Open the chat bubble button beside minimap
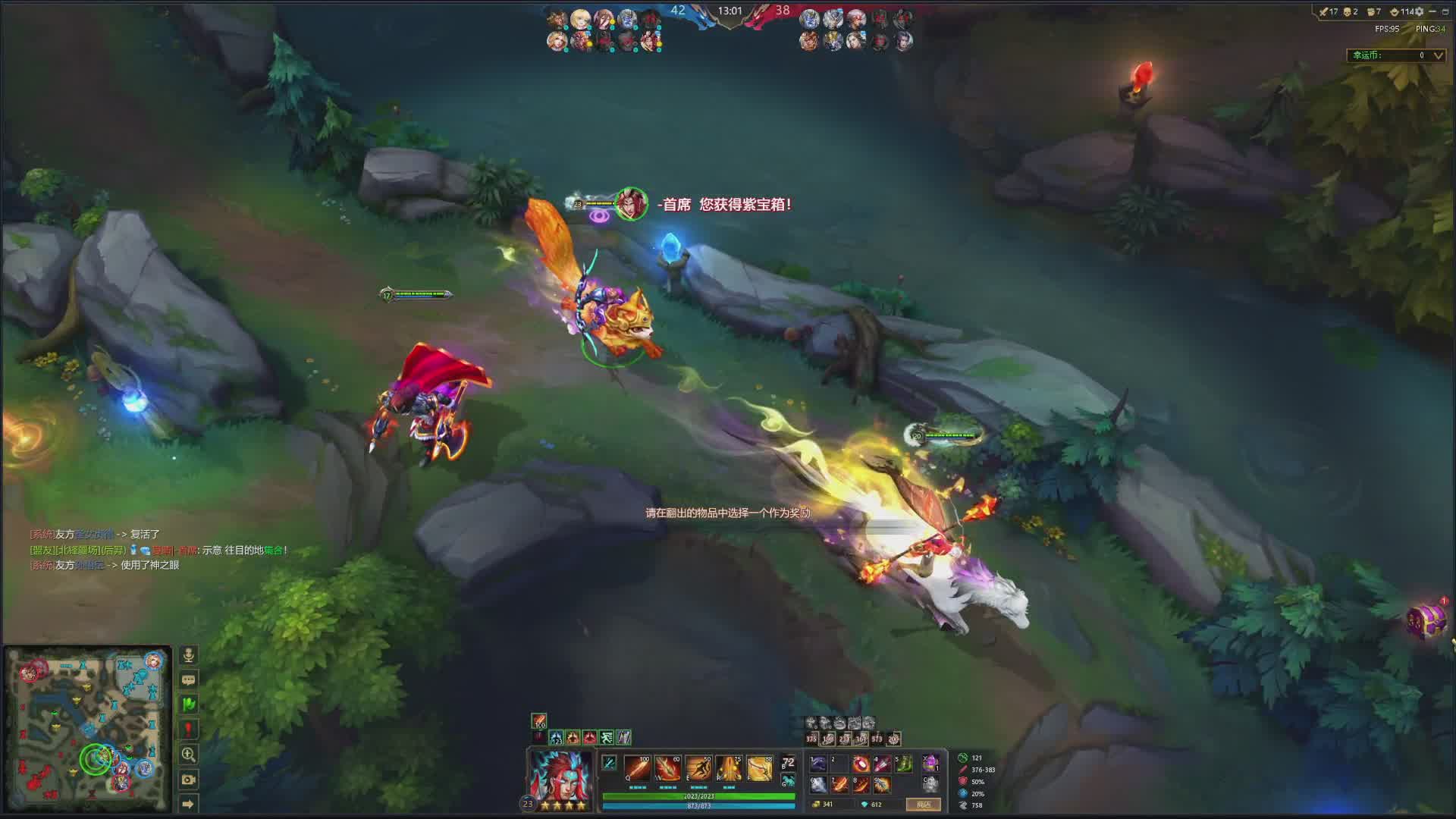 (189, 680)
